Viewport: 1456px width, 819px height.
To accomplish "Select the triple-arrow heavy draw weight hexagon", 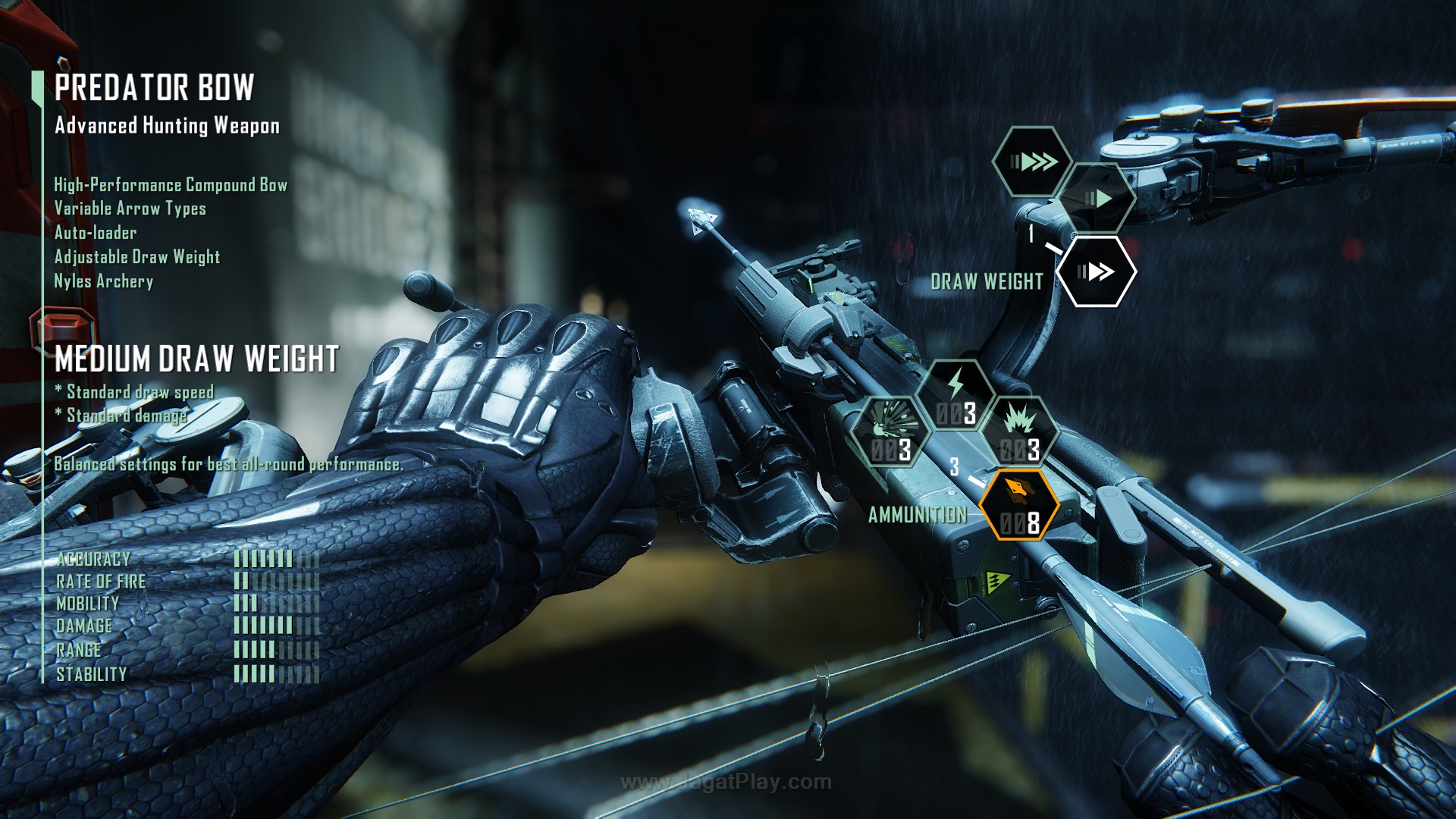I will point(1032,162).
